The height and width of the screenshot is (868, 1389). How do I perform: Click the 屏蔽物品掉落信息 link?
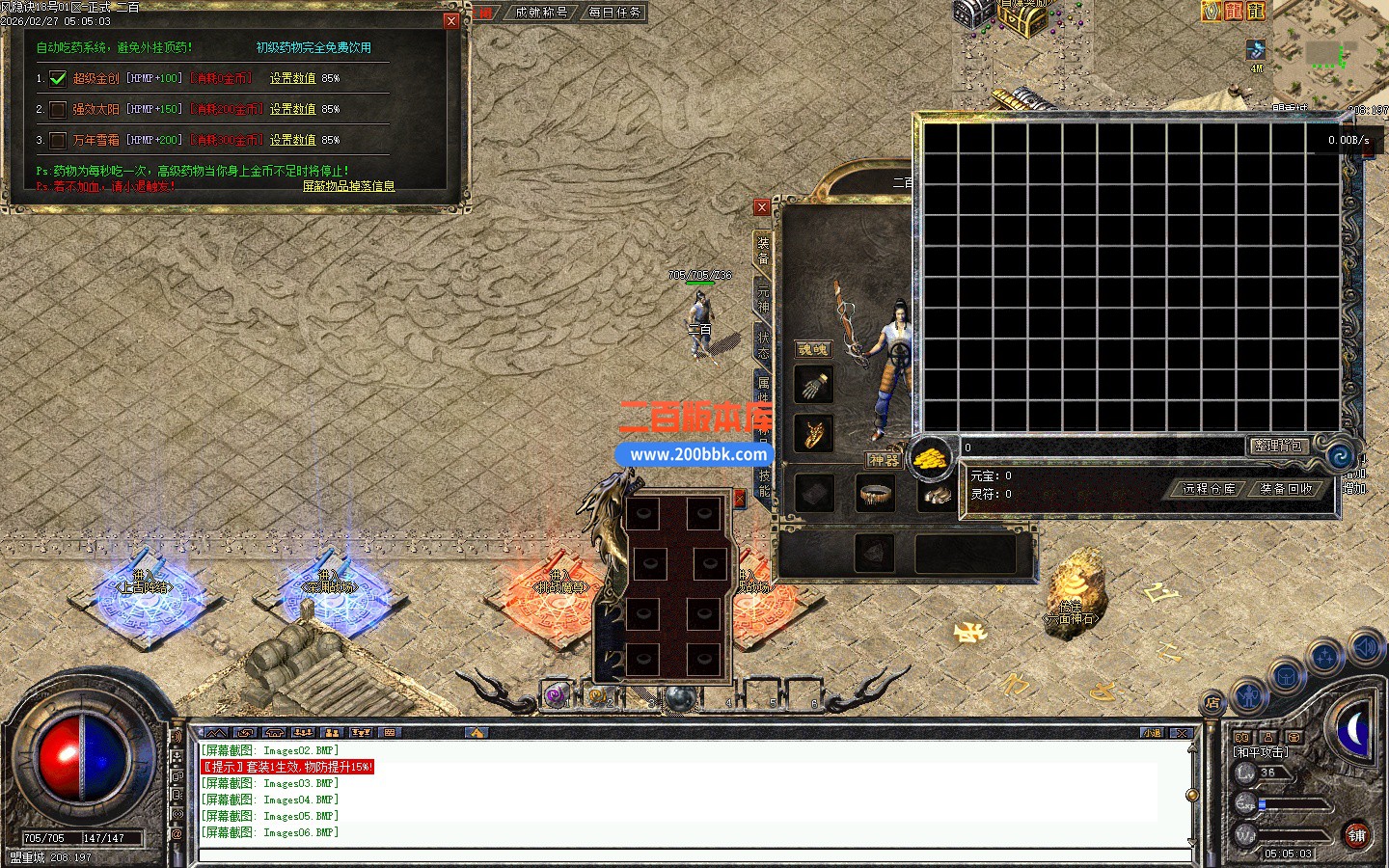click(348, 186)
